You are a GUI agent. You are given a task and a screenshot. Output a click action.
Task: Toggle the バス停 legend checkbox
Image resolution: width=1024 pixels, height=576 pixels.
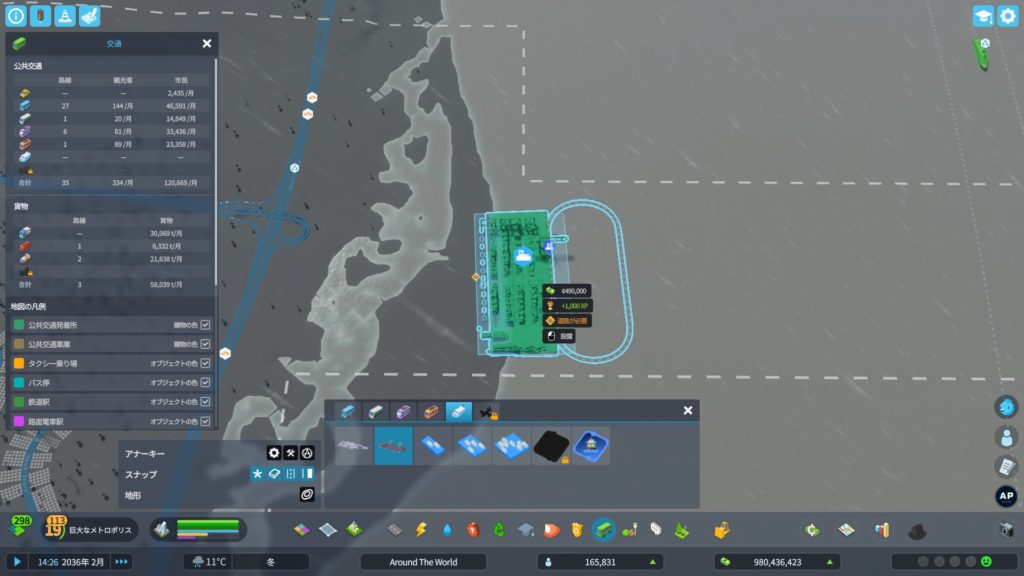click(205, 382)
